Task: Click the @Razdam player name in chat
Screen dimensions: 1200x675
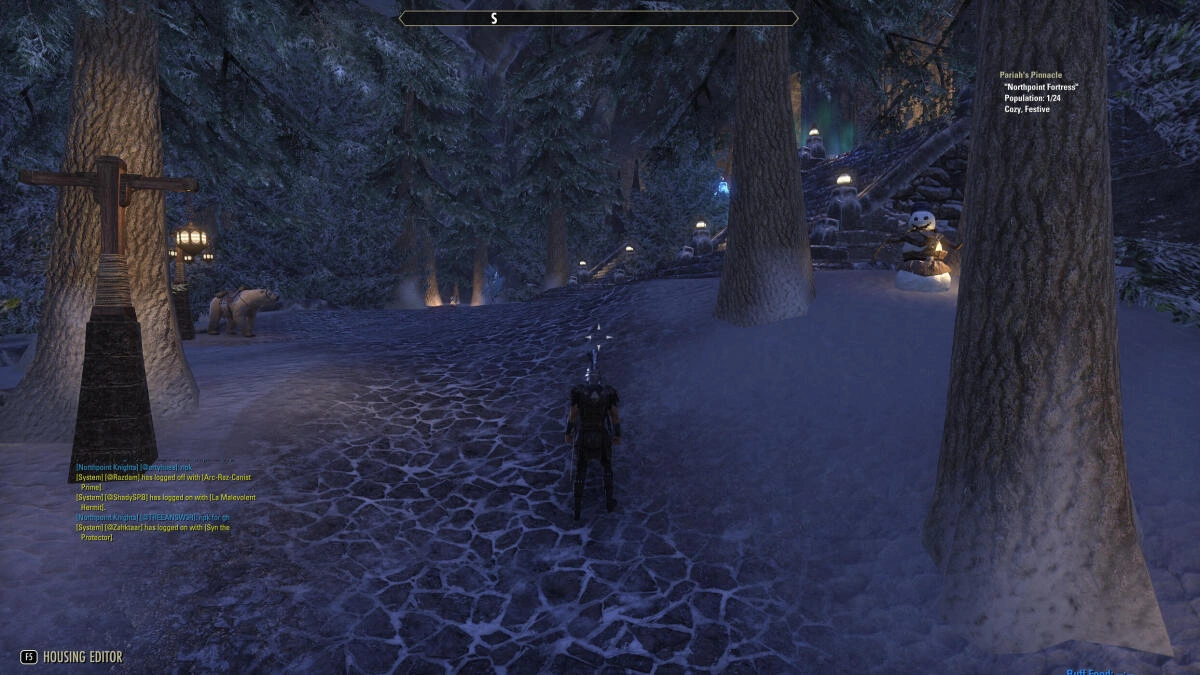Action: click(121, 477)
